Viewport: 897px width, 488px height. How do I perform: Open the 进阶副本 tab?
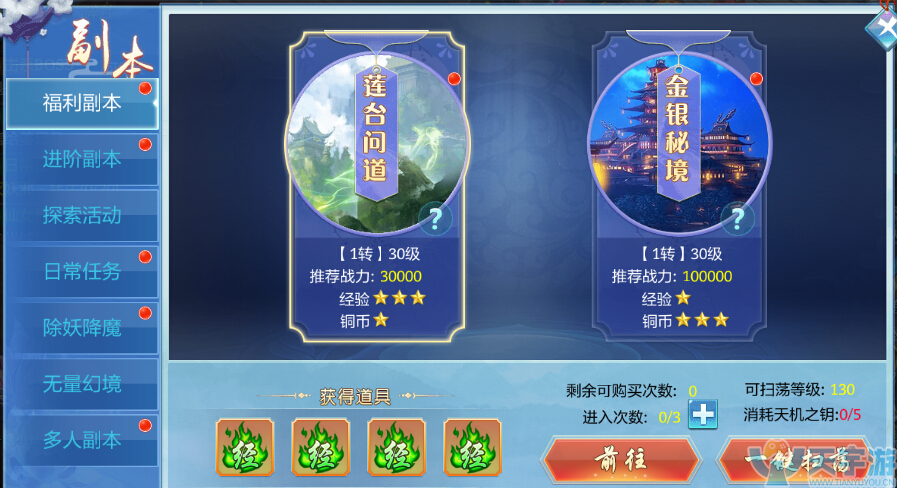click(x=82, y=159)
